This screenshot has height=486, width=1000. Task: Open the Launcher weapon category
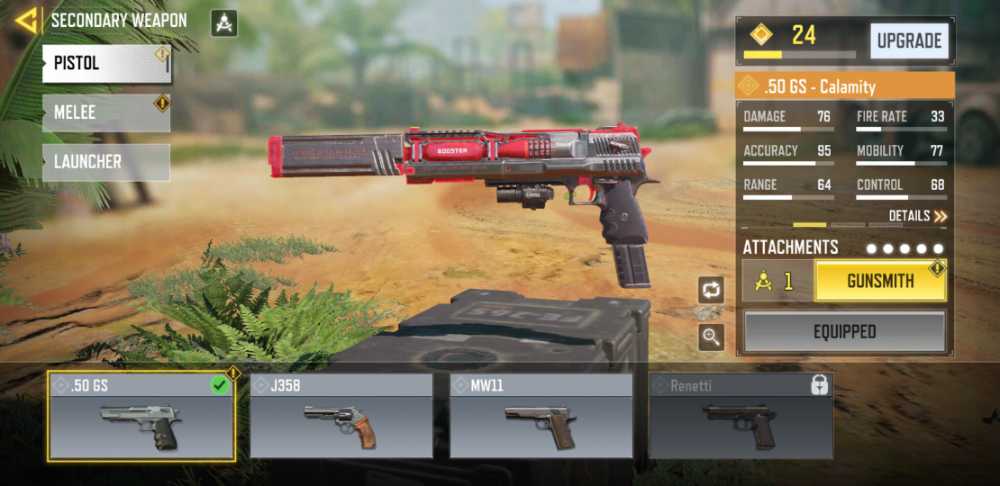(106, 162)
